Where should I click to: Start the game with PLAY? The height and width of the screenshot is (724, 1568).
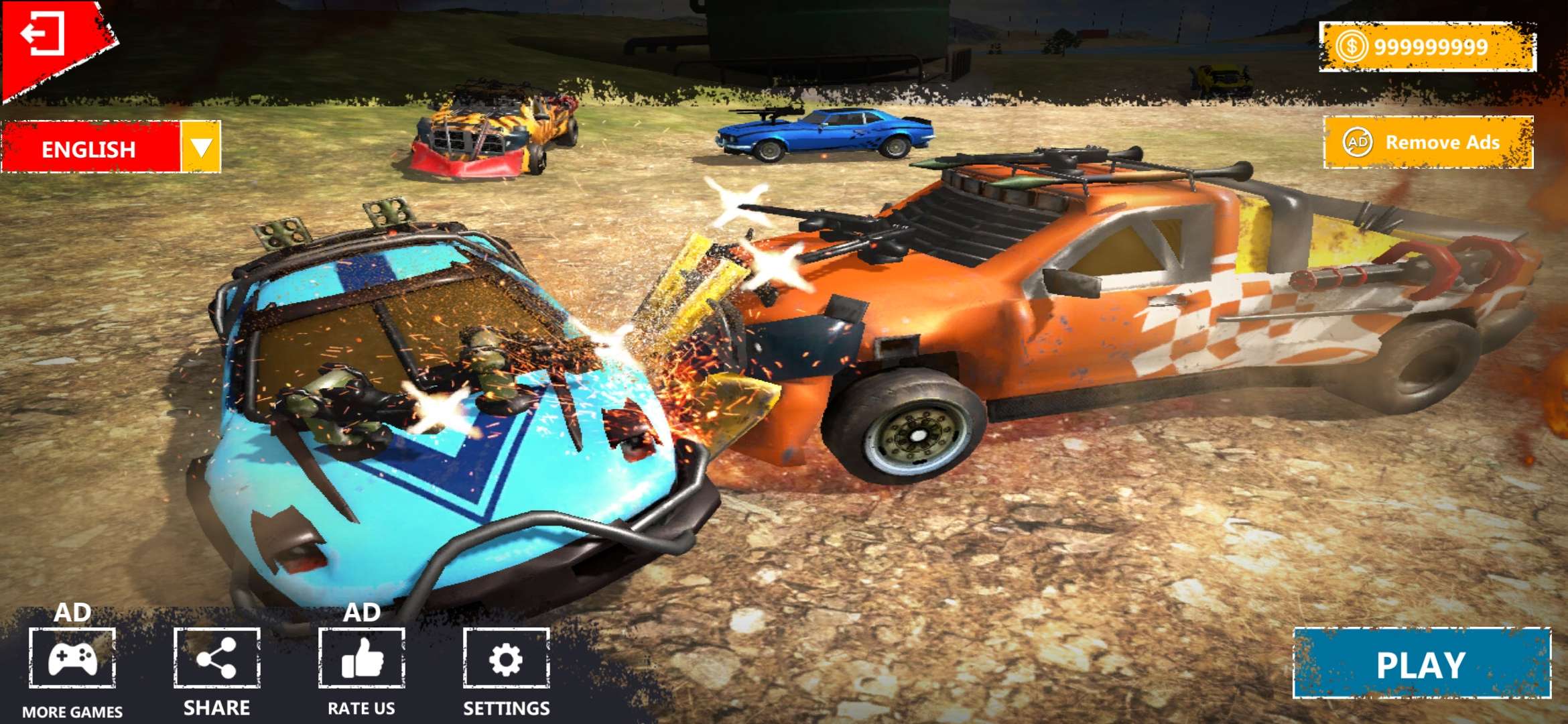1421,664
